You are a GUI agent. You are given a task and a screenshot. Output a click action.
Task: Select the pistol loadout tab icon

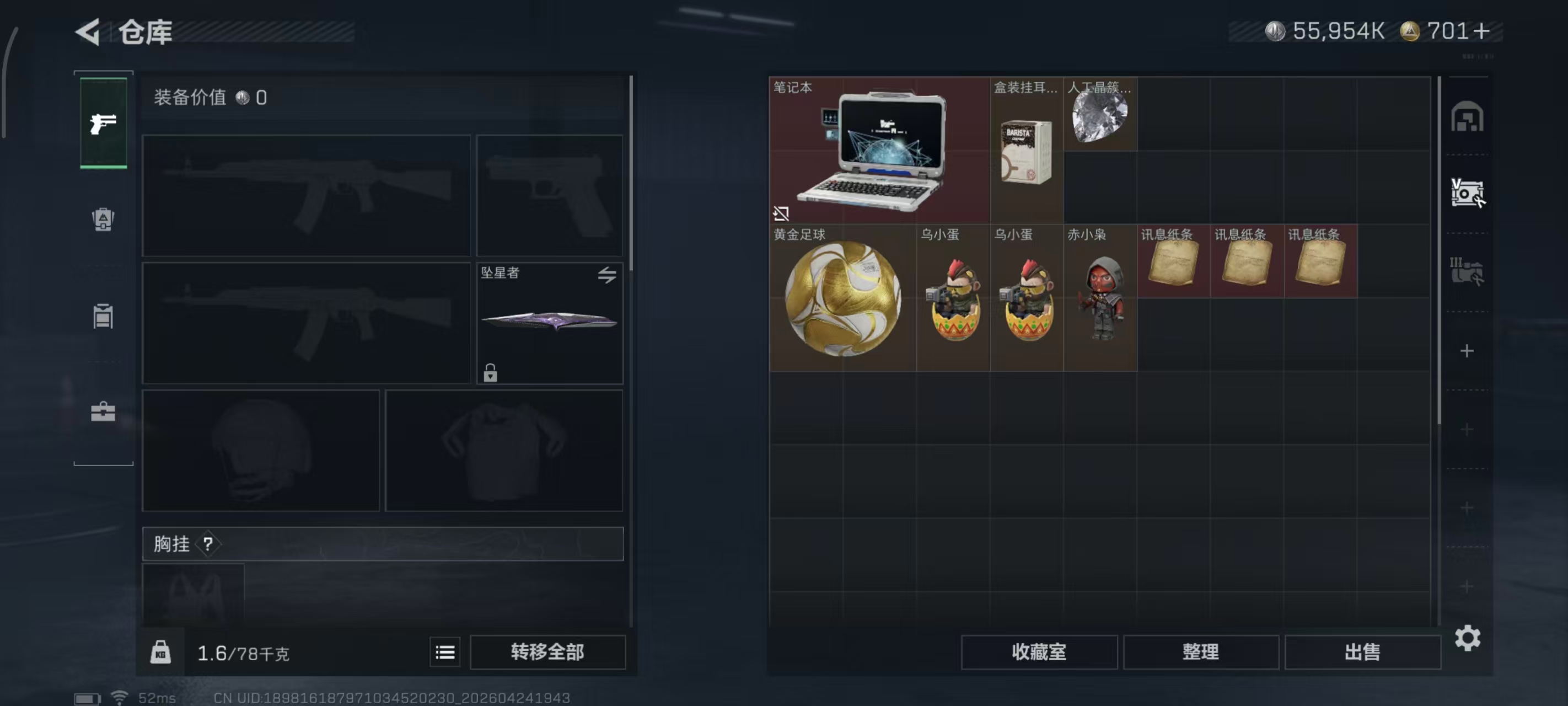[x=104, y=122]
